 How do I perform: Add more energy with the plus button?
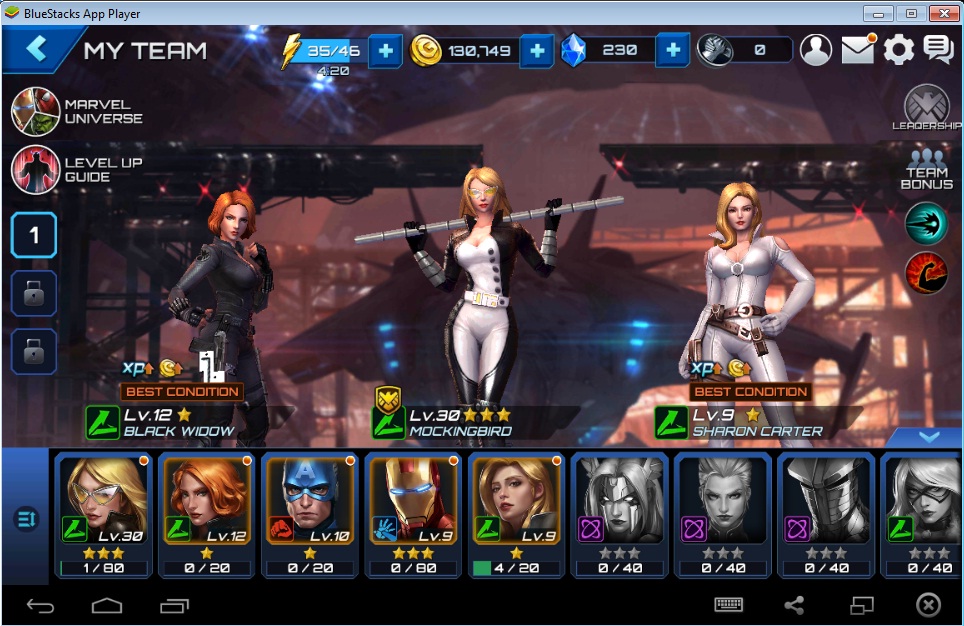386,50
